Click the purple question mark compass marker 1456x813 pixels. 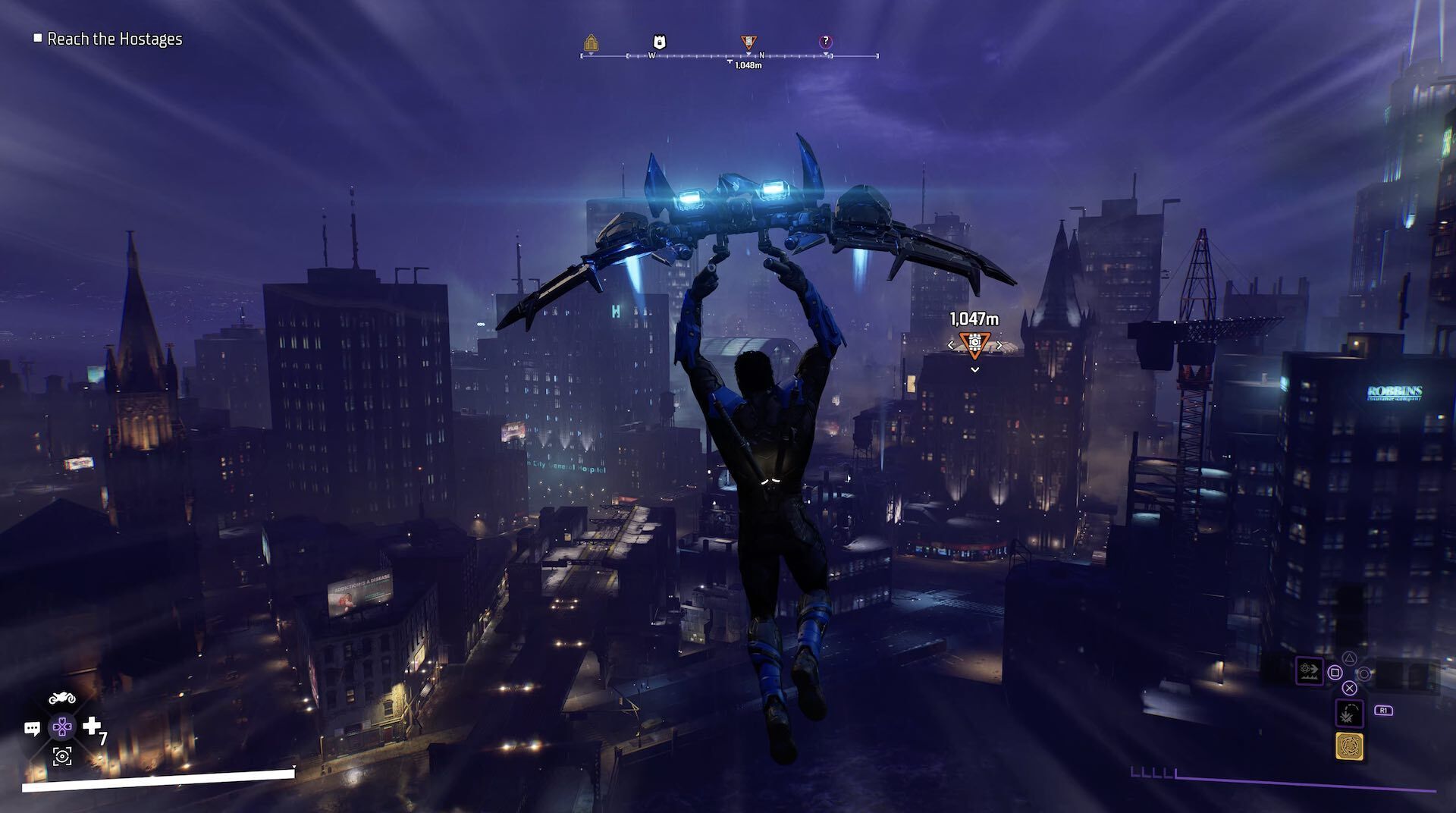(x=826, y=42)
